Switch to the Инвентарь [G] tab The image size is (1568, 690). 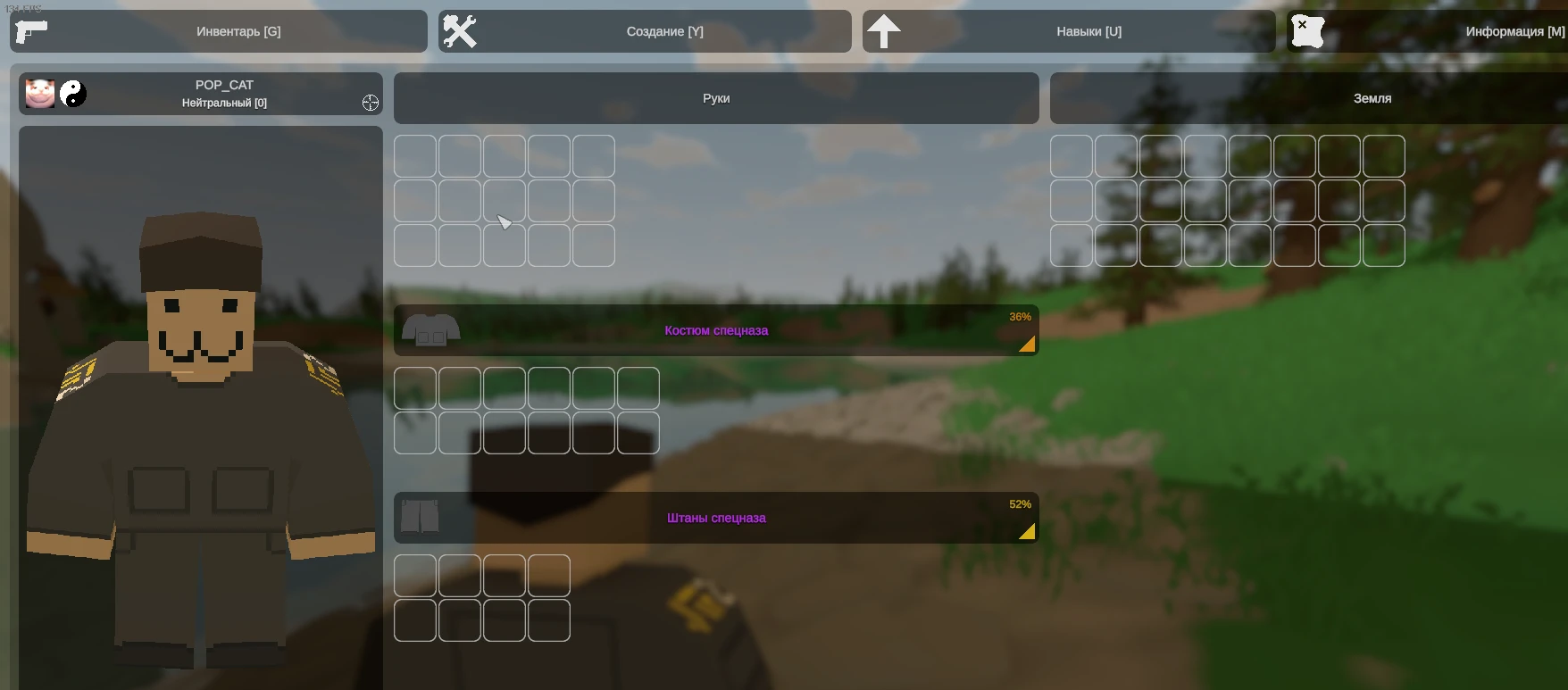pyautogui.click(x=238, y=30)
